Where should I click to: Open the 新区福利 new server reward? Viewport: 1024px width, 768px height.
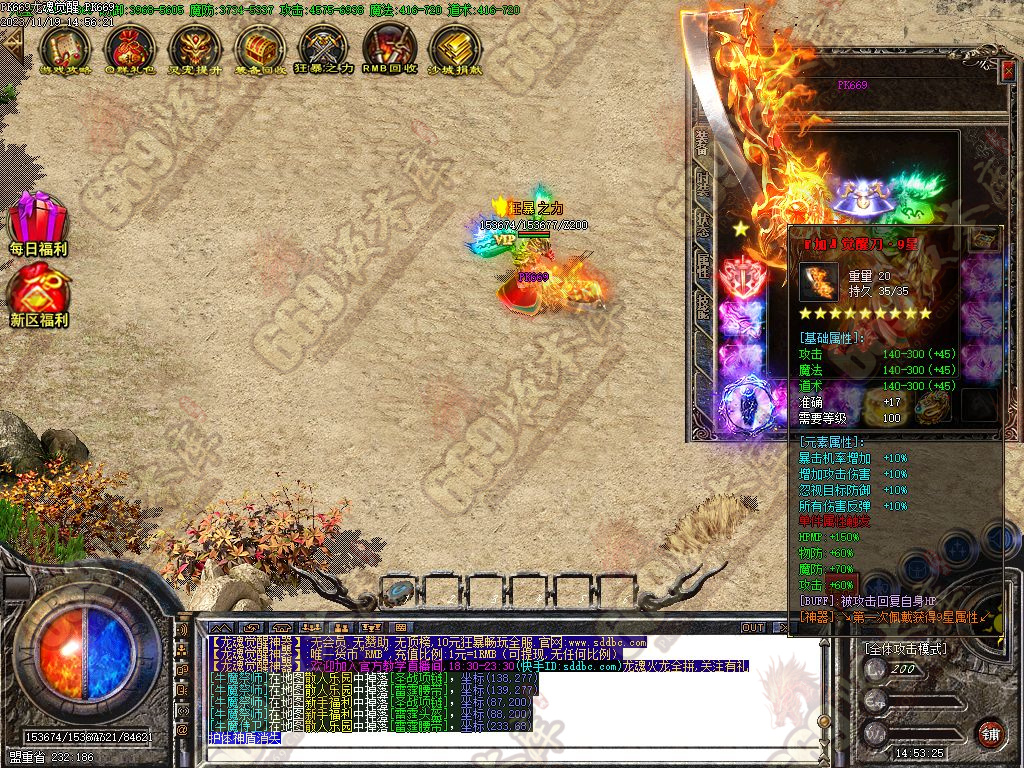click(x=38, y=295)
